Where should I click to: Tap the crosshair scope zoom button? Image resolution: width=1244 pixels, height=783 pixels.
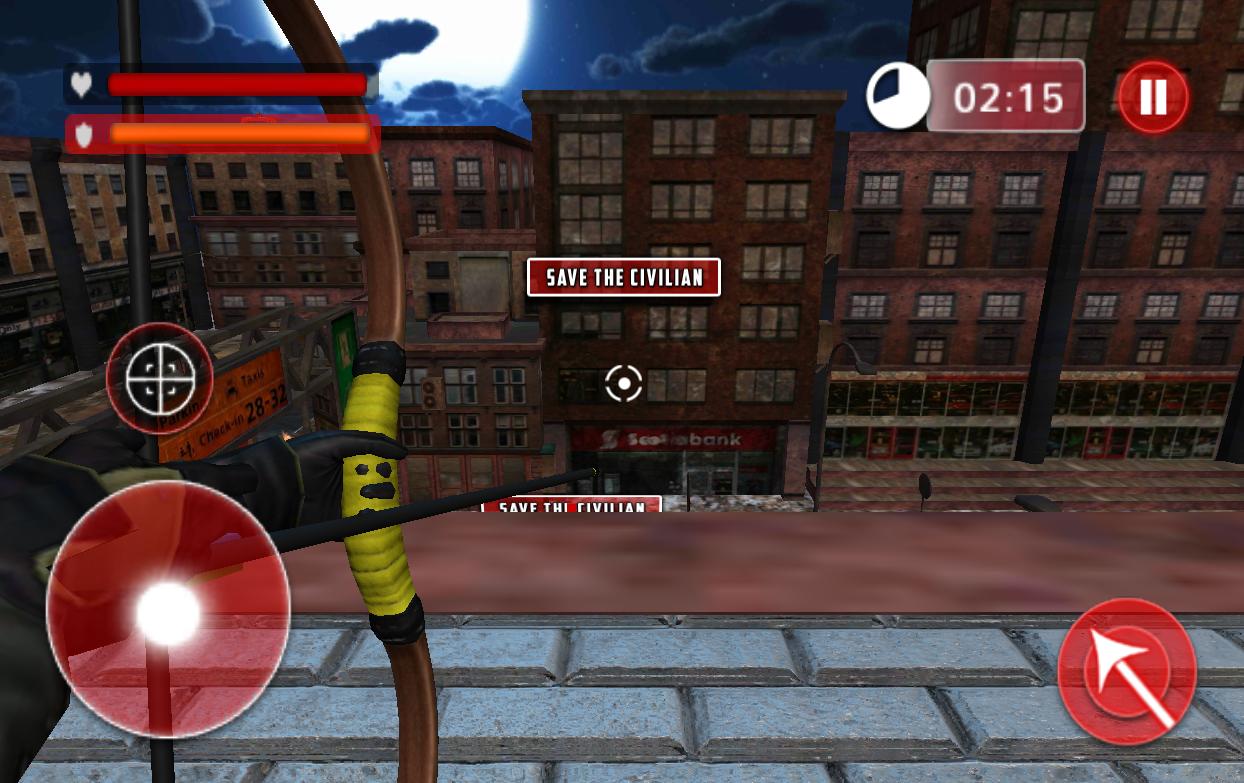point(159,376)
